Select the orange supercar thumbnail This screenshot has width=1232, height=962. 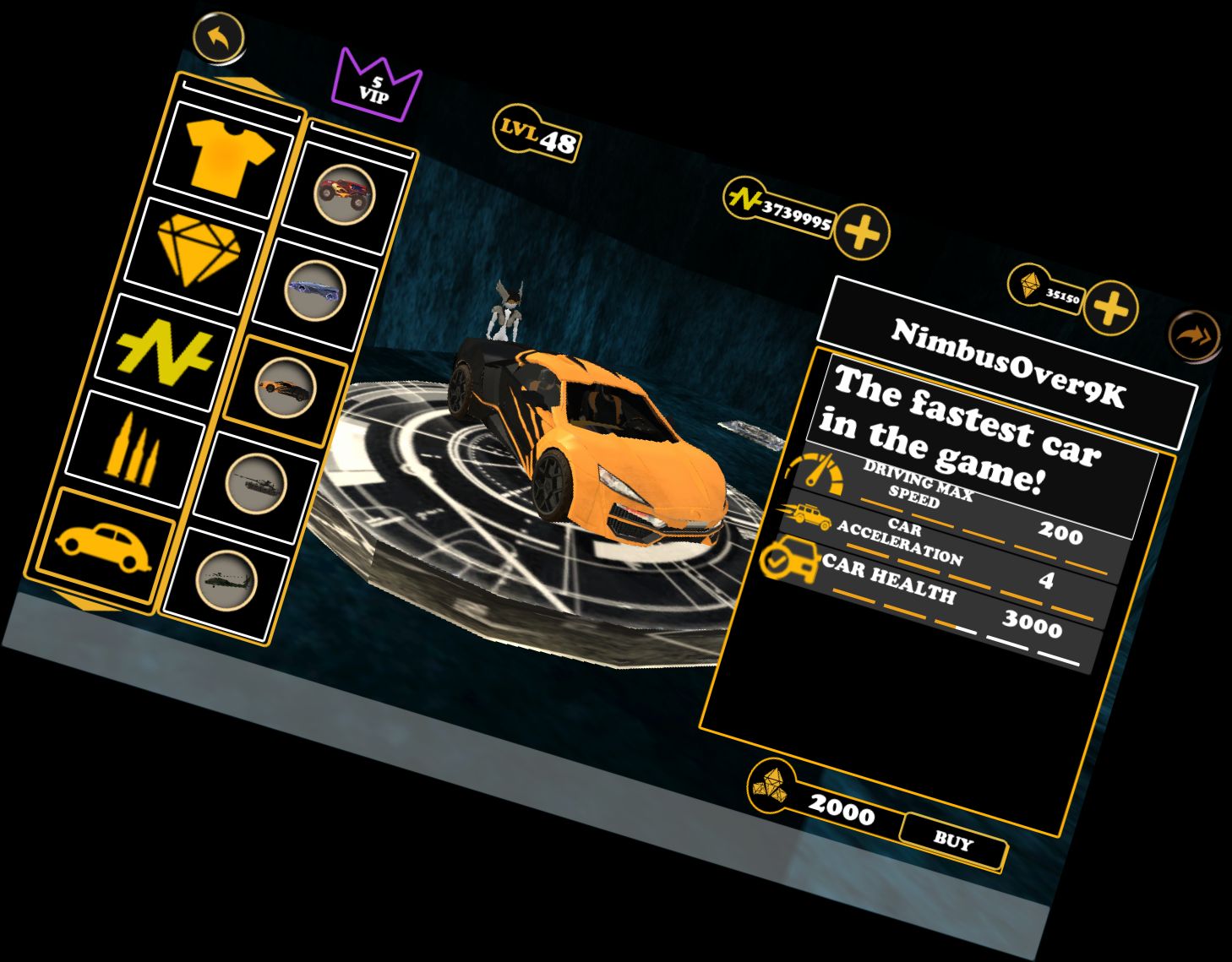click(x=286, y=389)
